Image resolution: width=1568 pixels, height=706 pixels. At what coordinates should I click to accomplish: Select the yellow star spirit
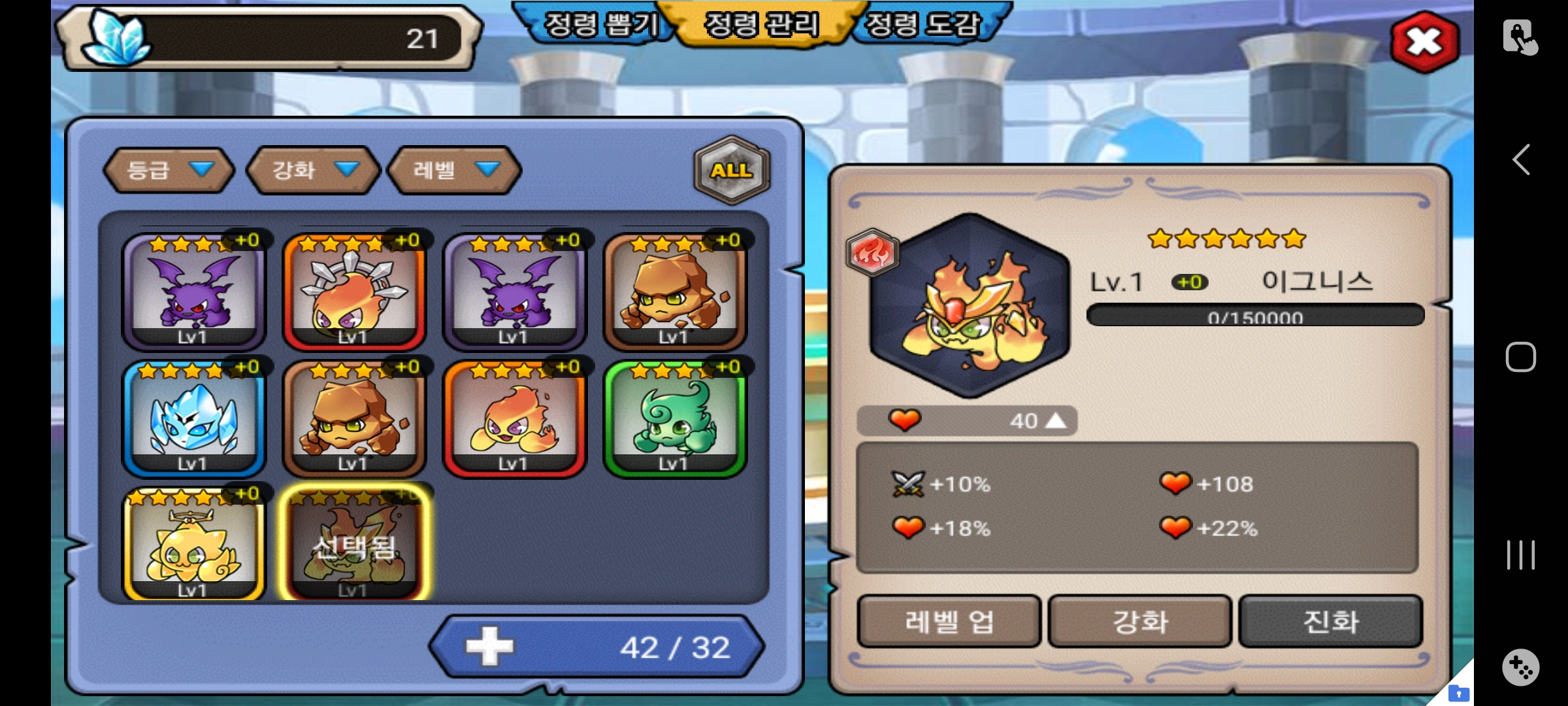click(193, 544)
